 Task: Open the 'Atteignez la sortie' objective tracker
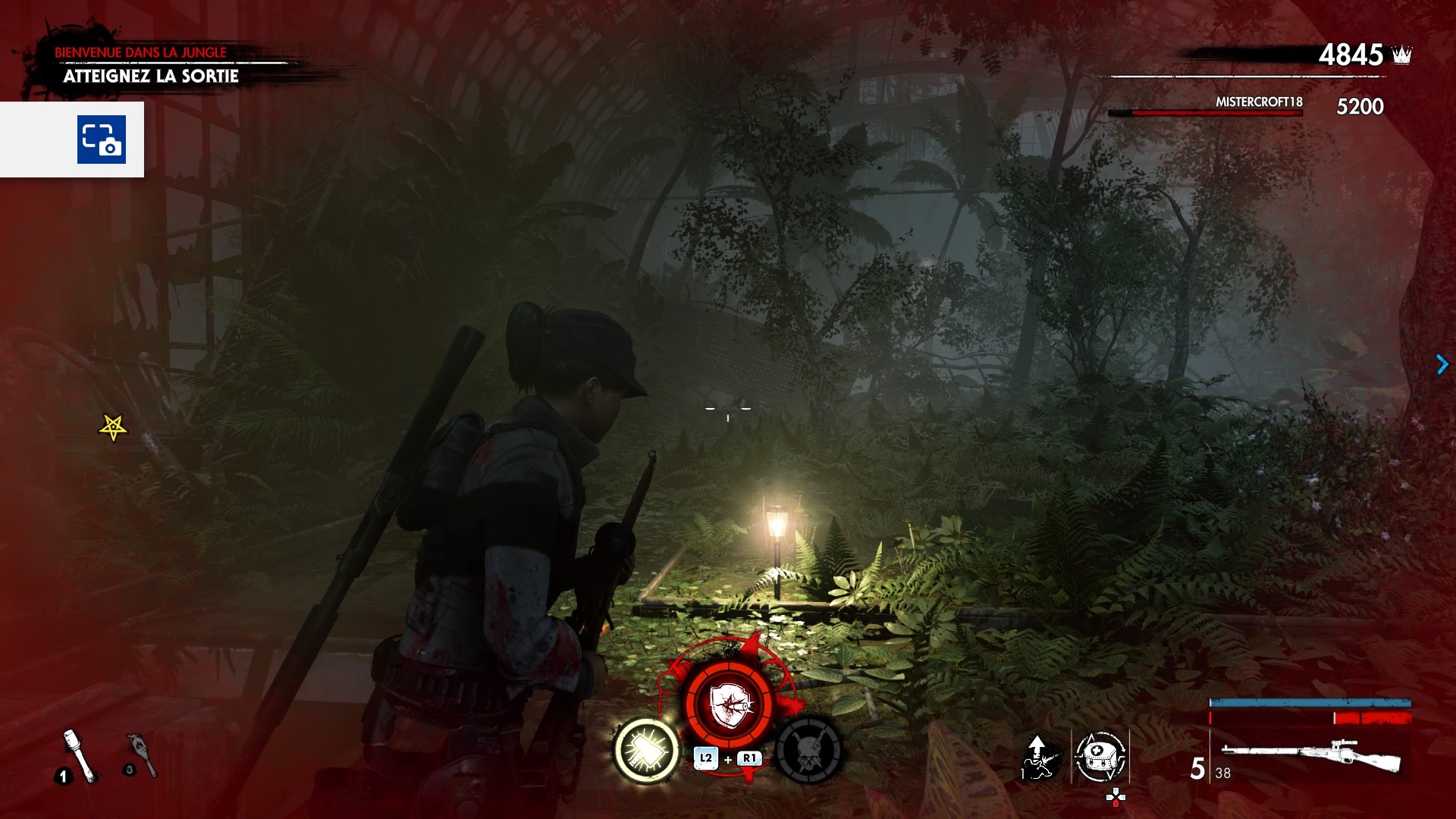click(x=151, y=76)
